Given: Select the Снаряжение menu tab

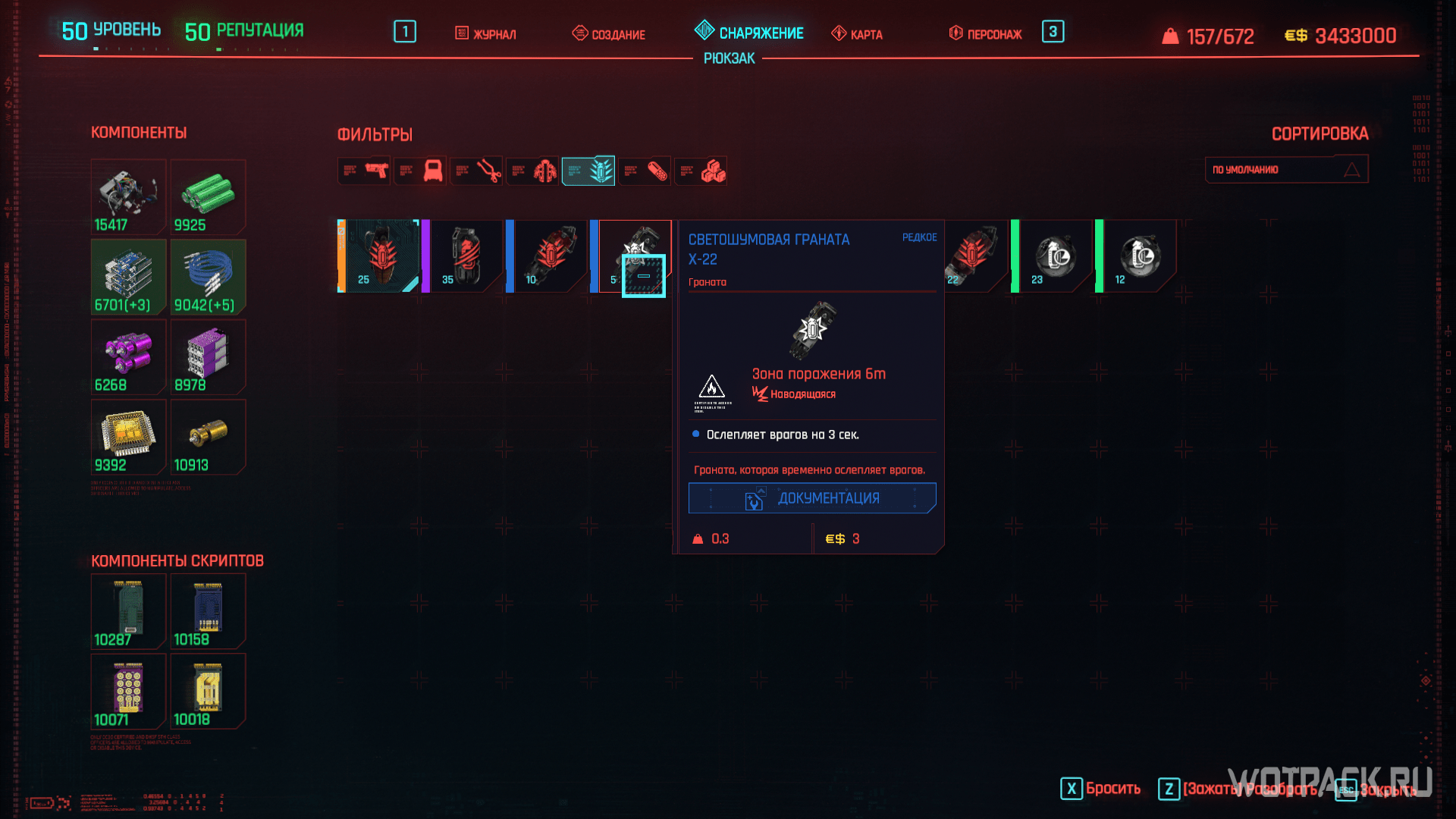Looking at the screenshot, I should click(749, 33).
